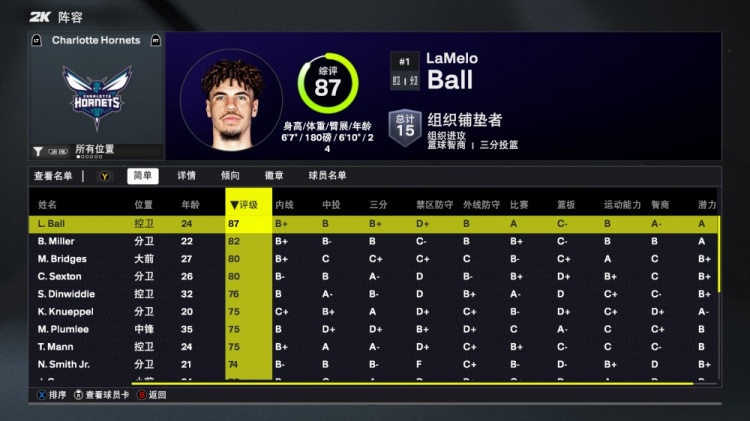This screenshot has height=421, width=750.
Task: Sort by the 三分 column header
Action: 378,204
